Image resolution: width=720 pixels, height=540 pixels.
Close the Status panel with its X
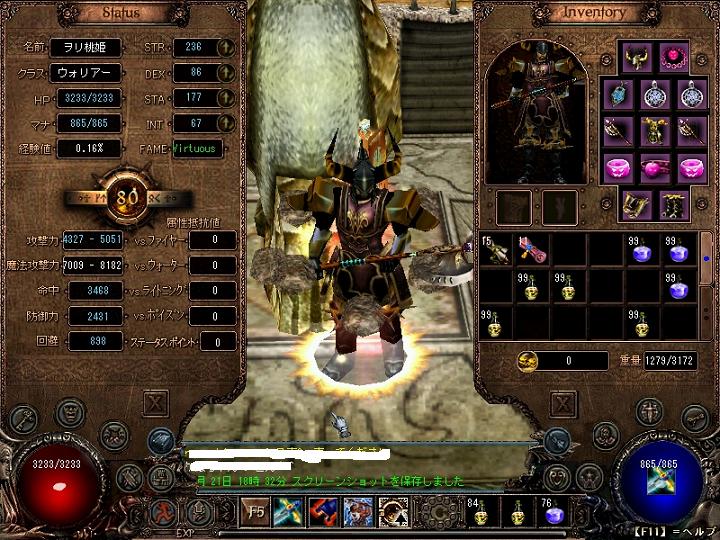point(154,403)
